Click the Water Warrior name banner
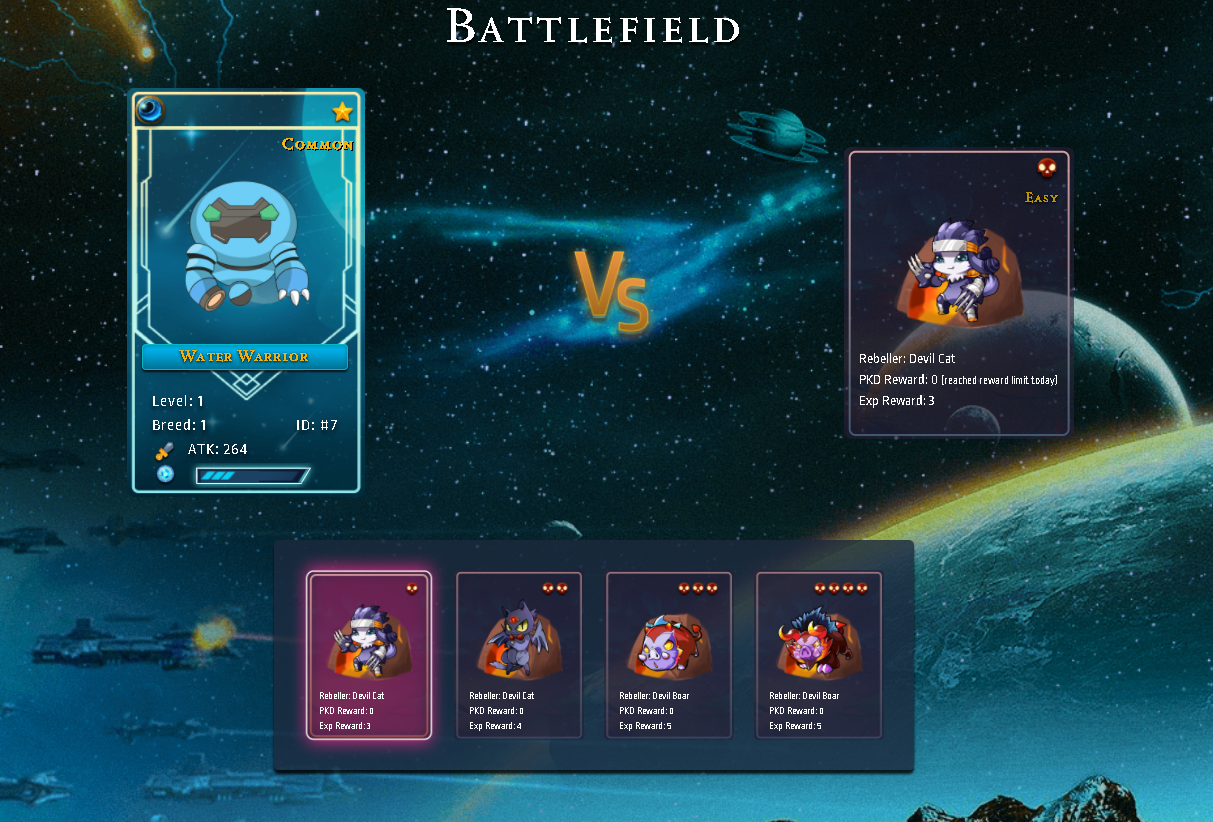 [x=245, y=357]
